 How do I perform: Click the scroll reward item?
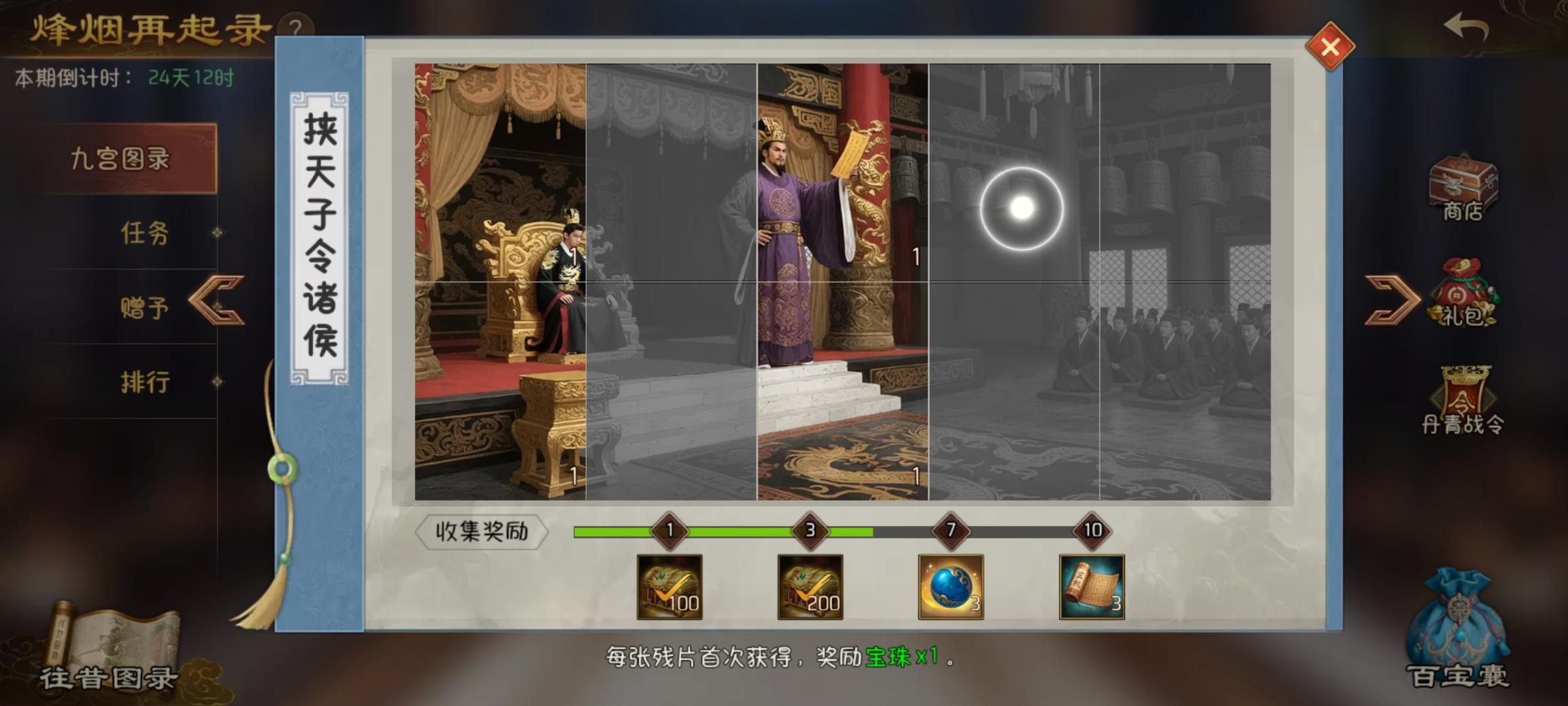point(1092,588)
